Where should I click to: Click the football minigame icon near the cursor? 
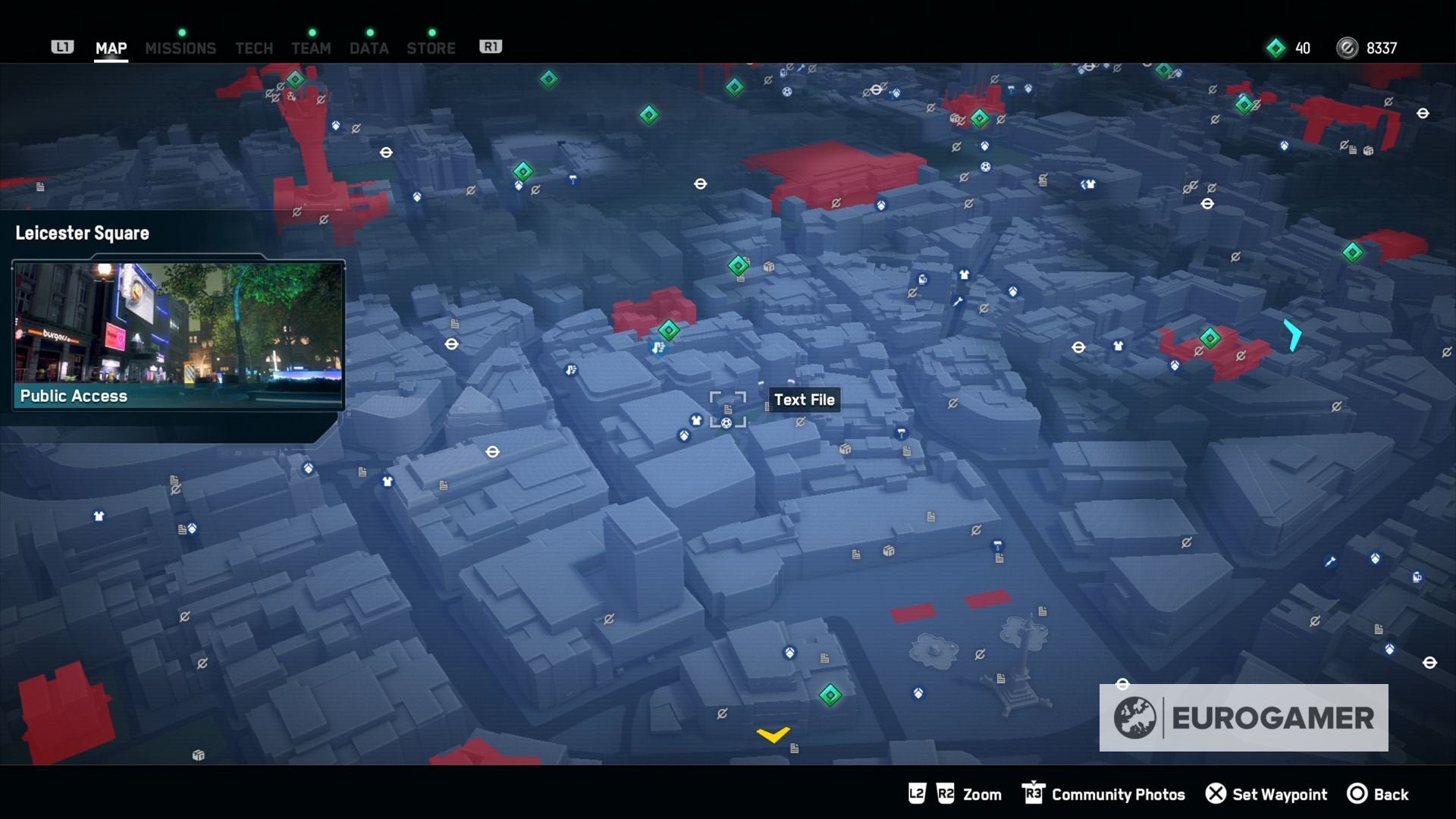[726, 423]
